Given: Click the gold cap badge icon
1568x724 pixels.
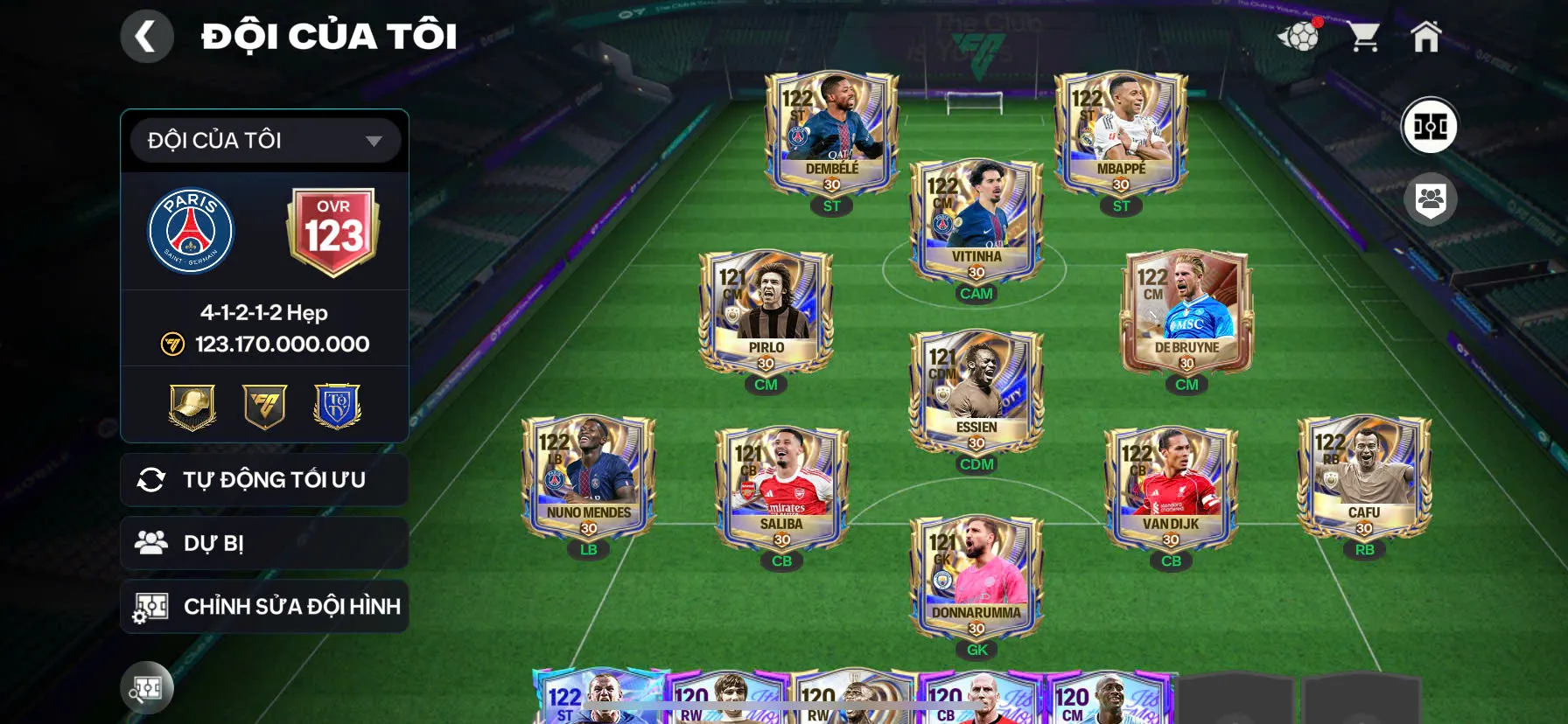Looking at the screenshot, I should pyautogui.click(x=192, y=407).
